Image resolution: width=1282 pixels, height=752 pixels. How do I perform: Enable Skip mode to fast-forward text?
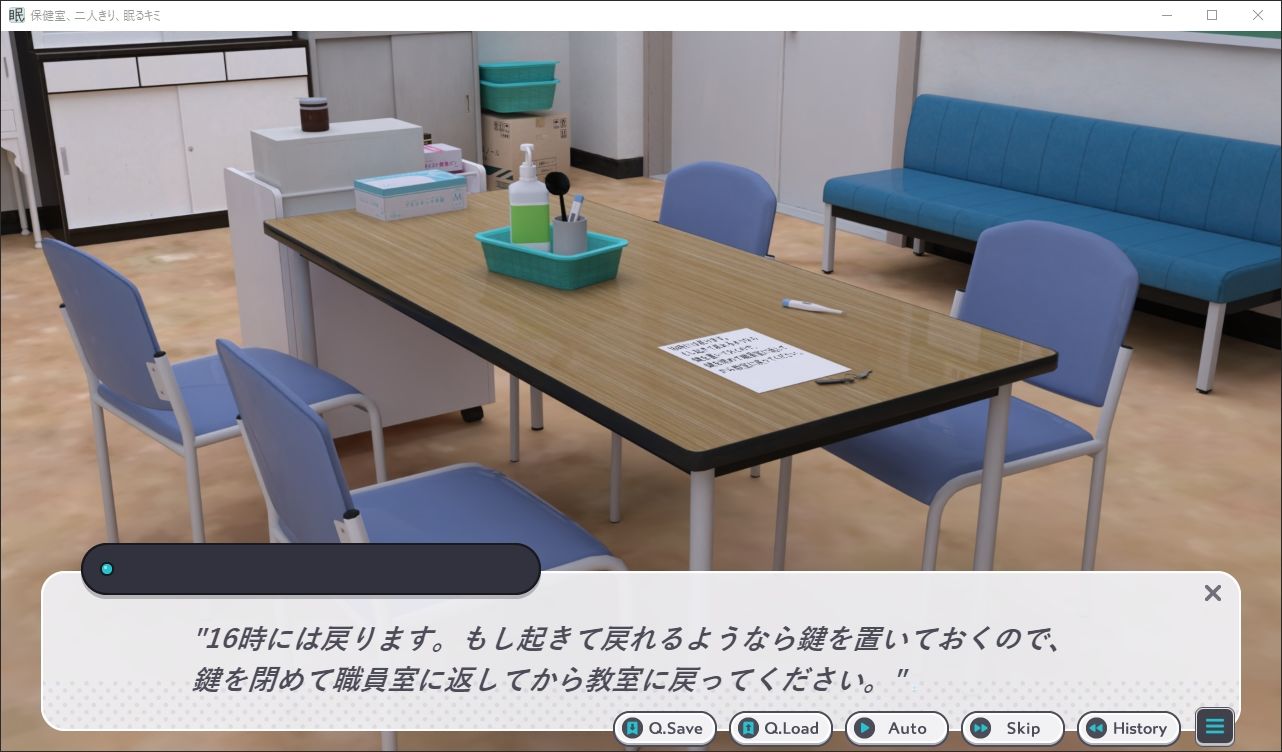1013,728
